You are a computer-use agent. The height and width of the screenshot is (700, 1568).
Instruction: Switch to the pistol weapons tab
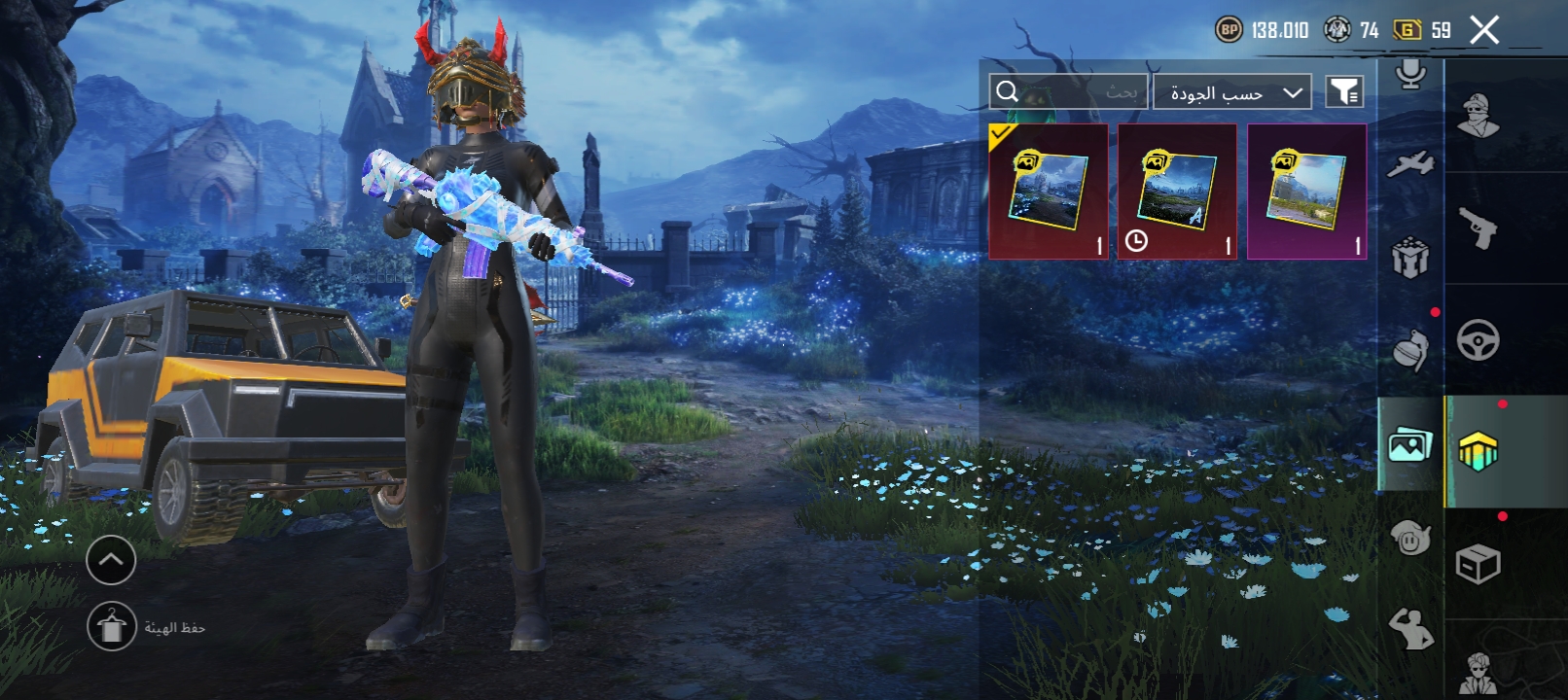pos(1478,228)
